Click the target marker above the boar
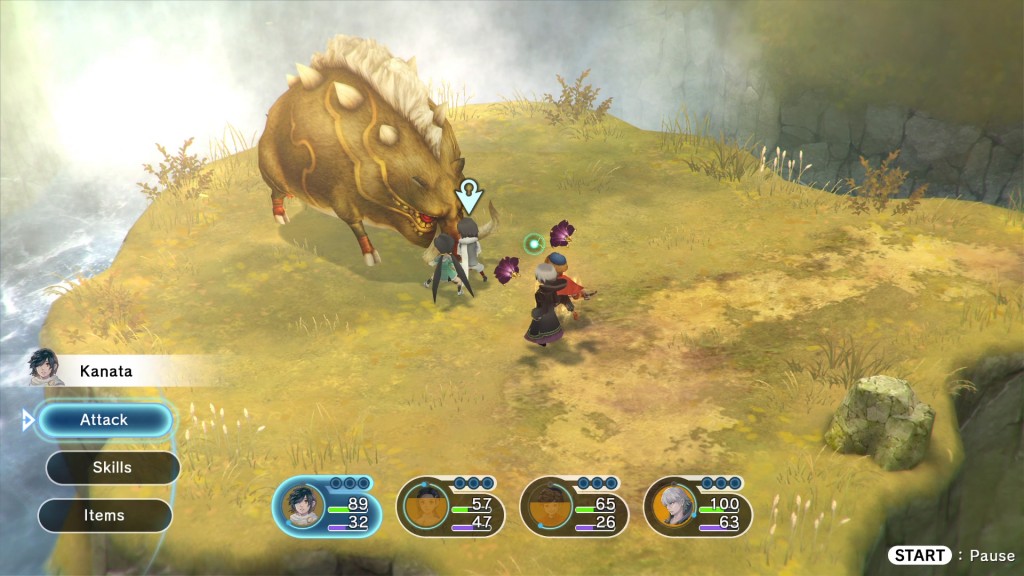 pos(469,196)
